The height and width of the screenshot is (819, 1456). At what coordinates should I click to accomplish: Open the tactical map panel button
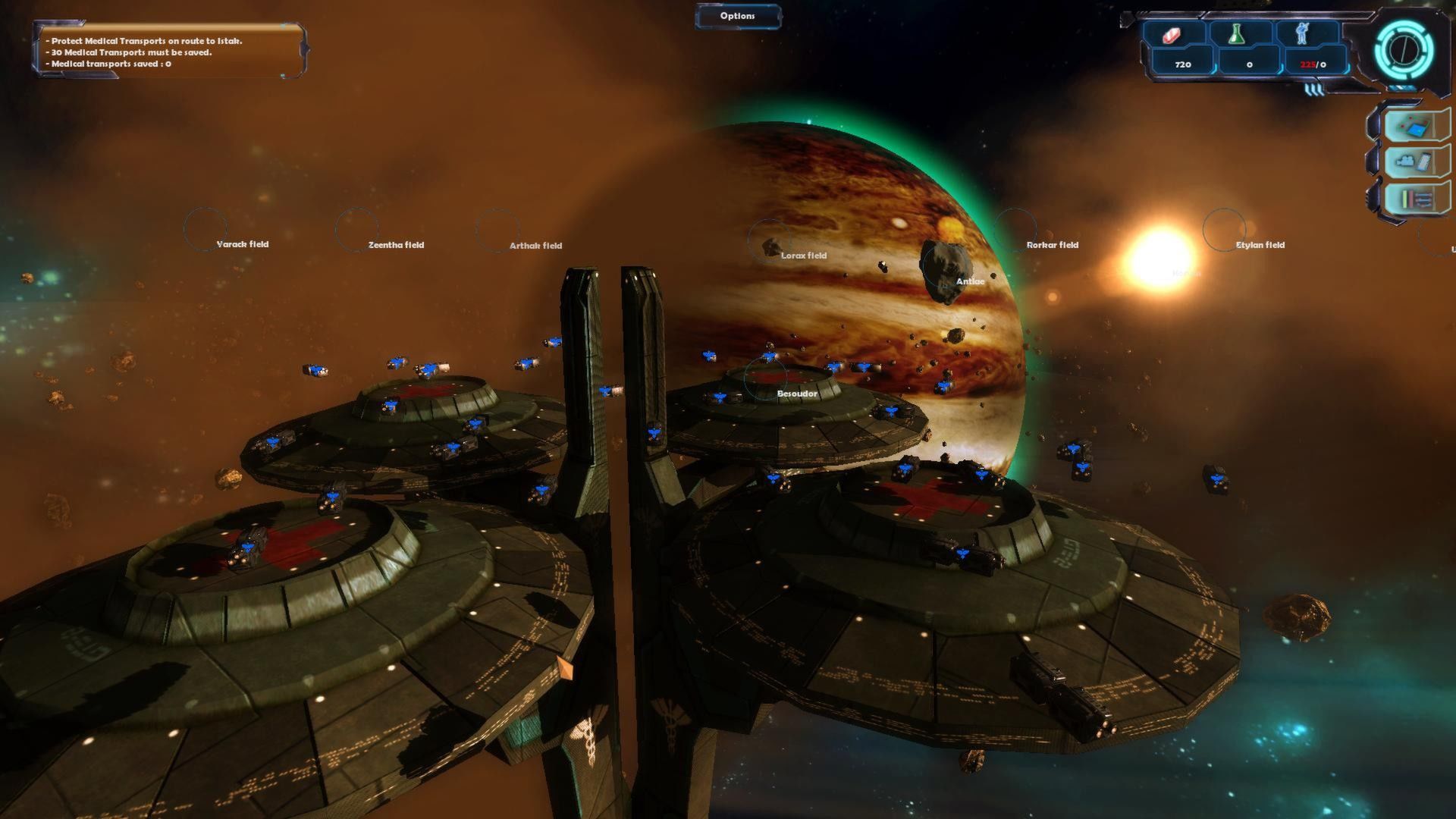click(x=1414, y=125)
